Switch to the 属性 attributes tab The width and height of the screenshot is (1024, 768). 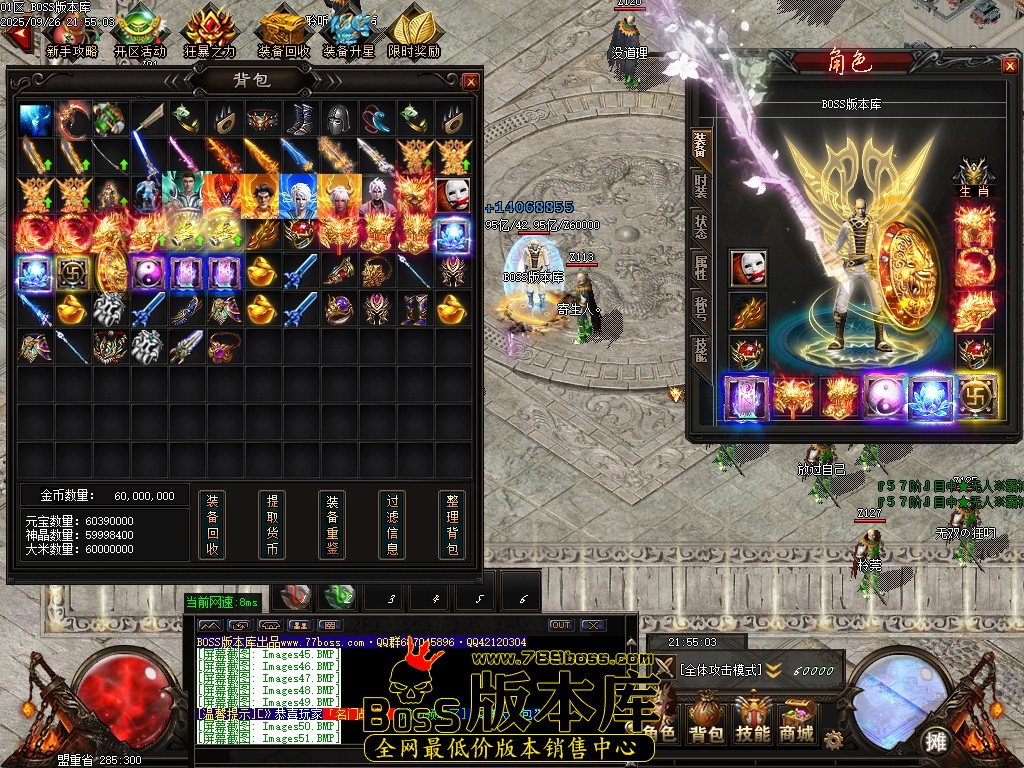tap(700, 267)
